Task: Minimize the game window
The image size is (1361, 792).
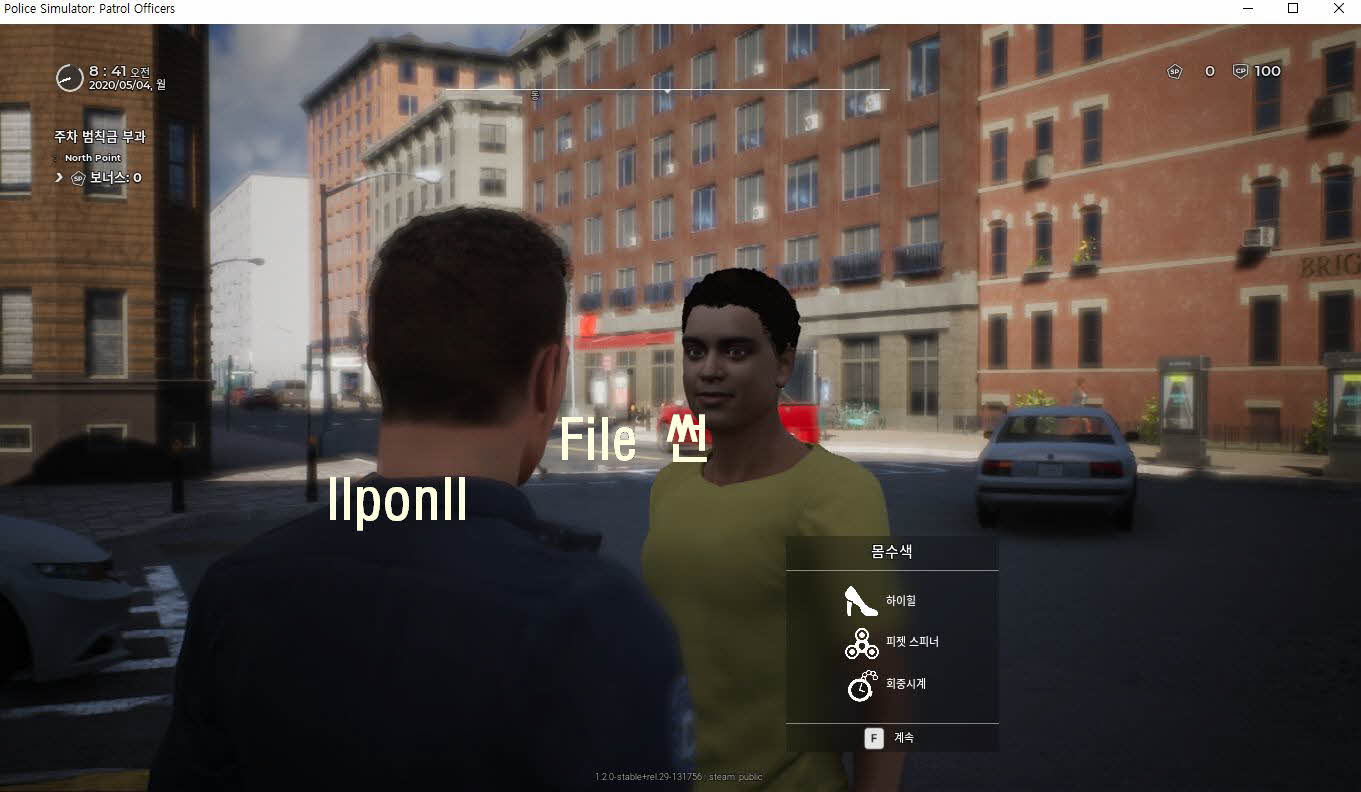Action: (1246, 9)
